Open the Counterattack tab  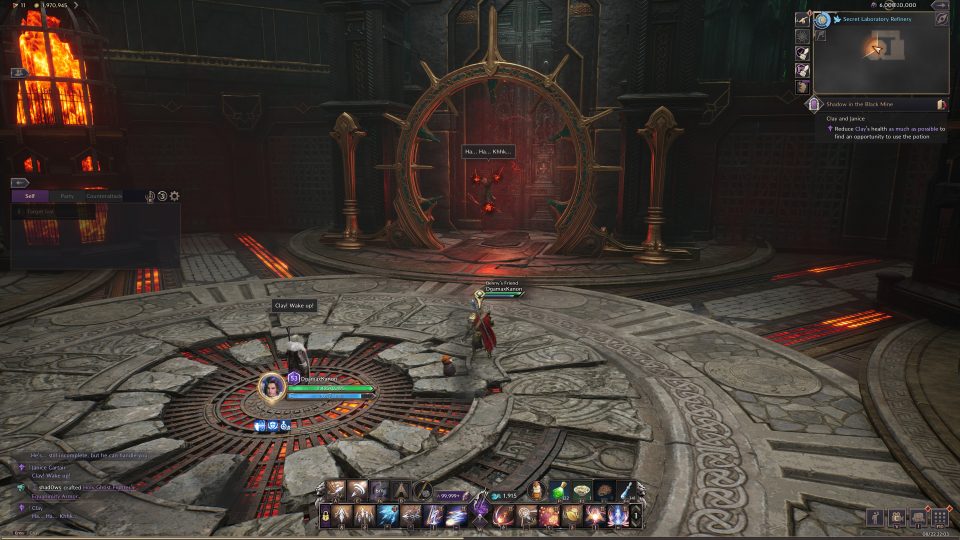102,196
